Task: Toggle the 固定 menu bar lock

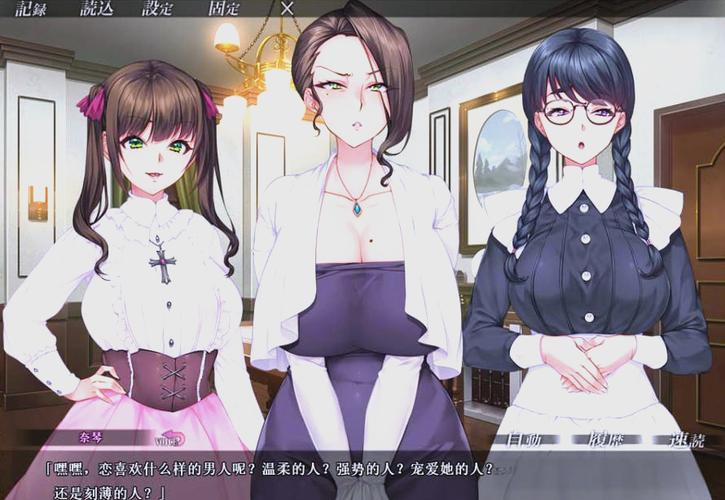Action: pyautogui.click(x=223, y=8)
